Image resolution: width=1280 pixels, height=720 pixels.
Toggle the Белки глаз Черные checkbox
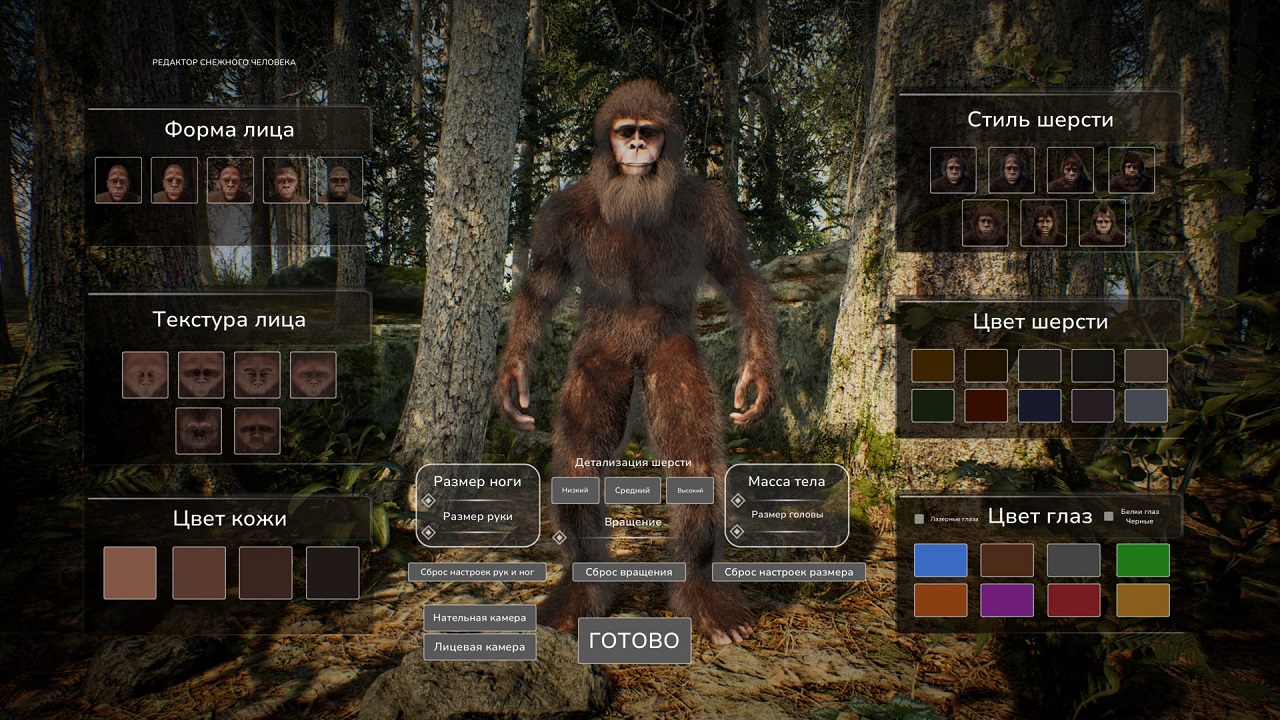pos(1107,515)
